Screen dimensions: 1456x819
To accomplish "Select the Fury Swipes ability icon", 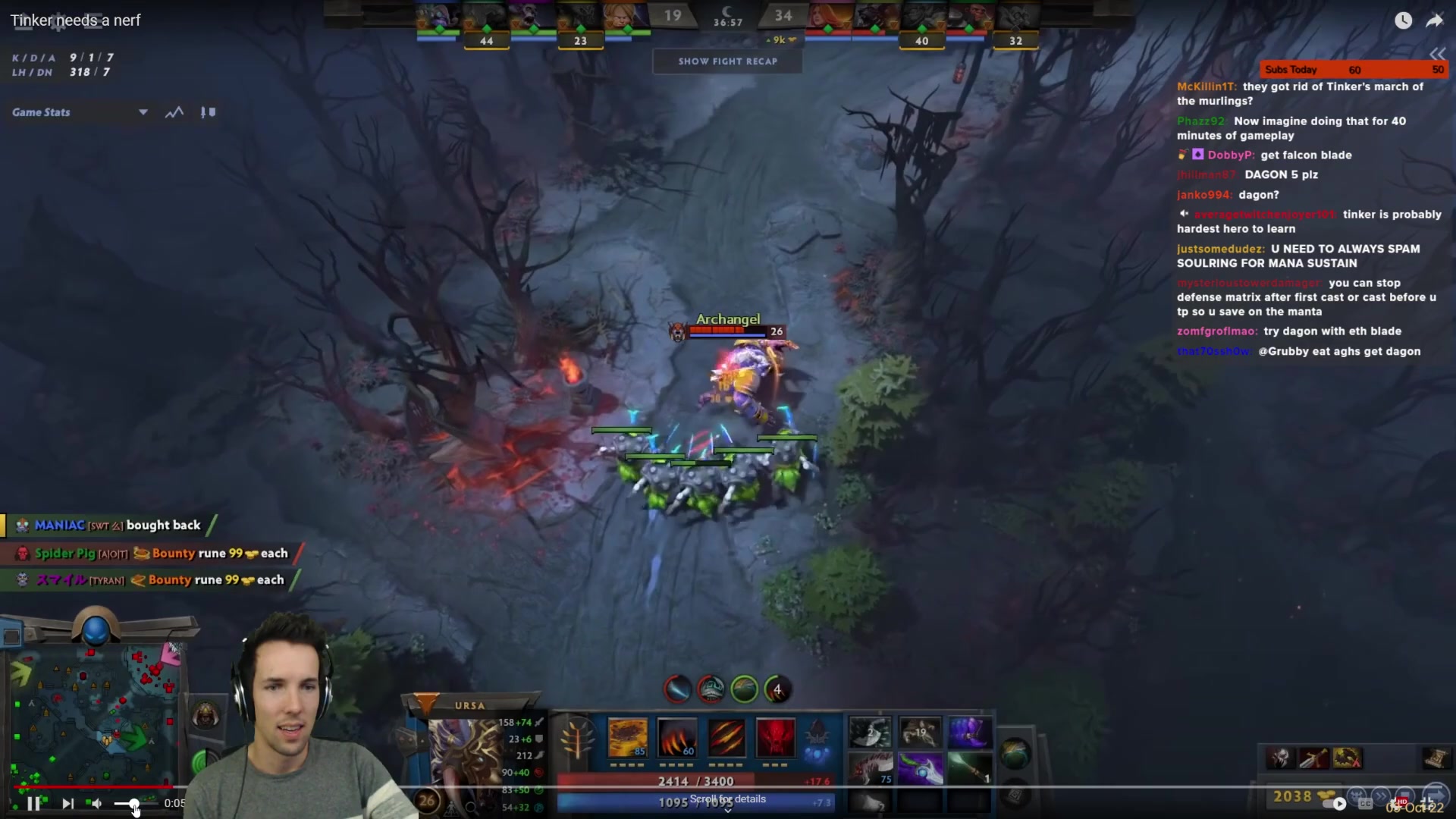I will click(726, 737).
